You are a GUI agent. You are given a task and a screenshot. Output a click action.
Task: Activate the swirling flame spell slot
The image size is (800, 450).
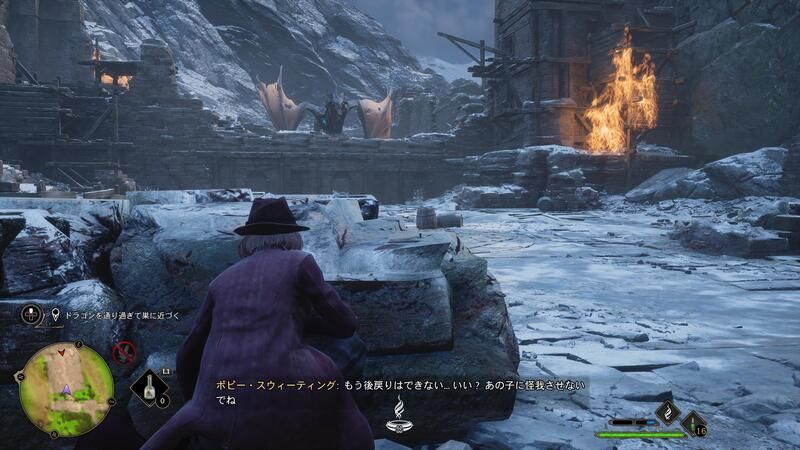click(667, 412)
